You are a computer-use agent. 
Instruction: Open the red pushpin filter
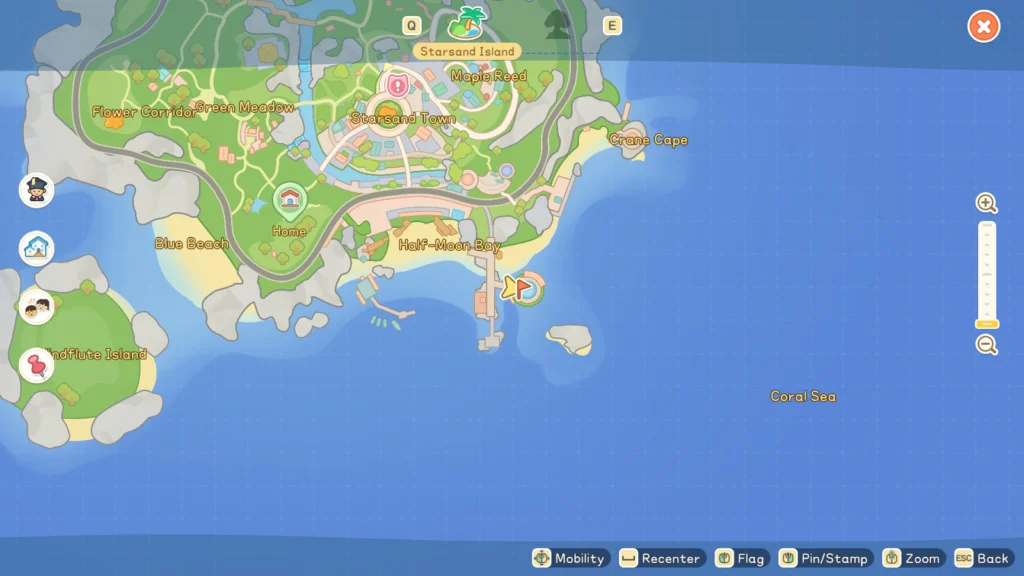tap(37, 365)
